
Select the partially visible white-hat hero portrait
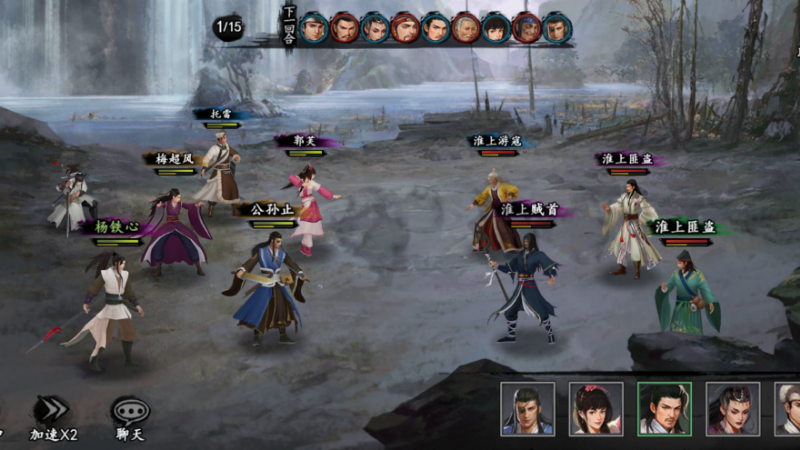789,408
